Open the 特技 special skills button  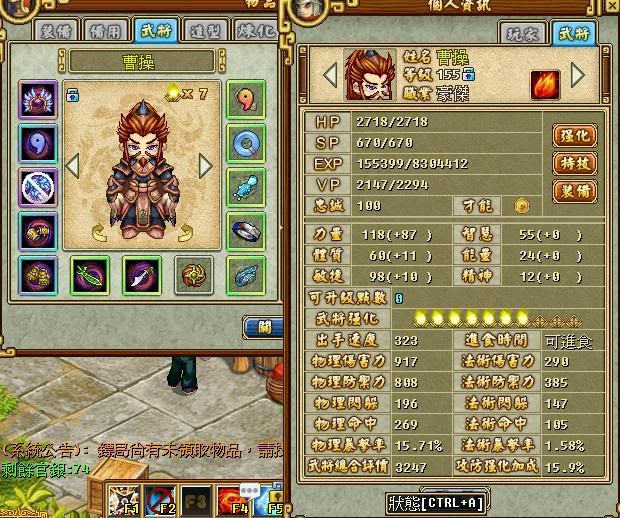pyautogui.click(x=573, y=162)
